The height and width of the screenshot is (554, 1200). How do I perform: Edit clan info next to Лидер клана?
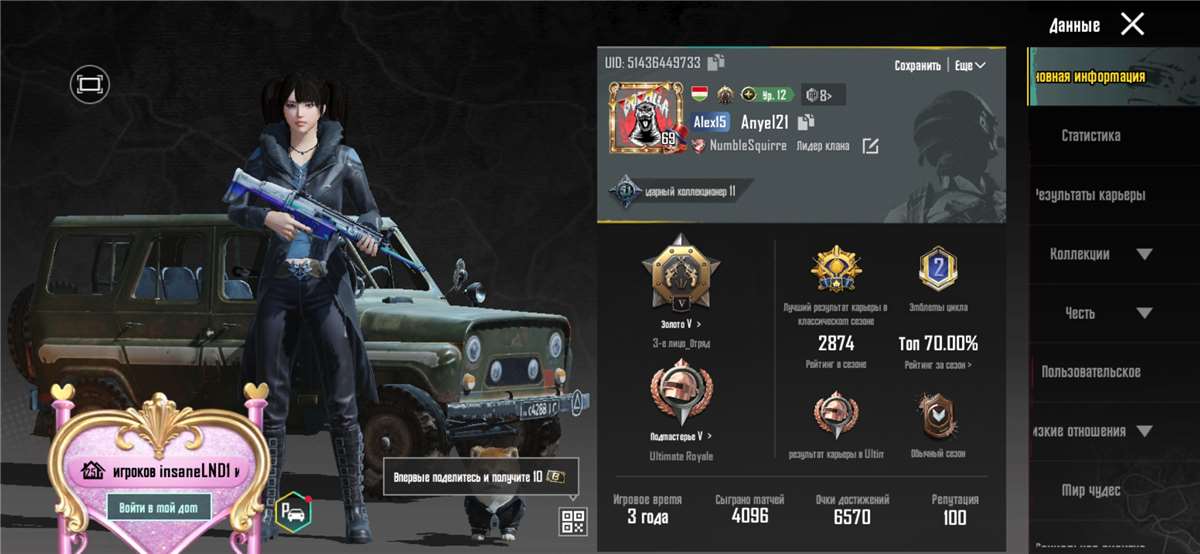click(870, 146)
